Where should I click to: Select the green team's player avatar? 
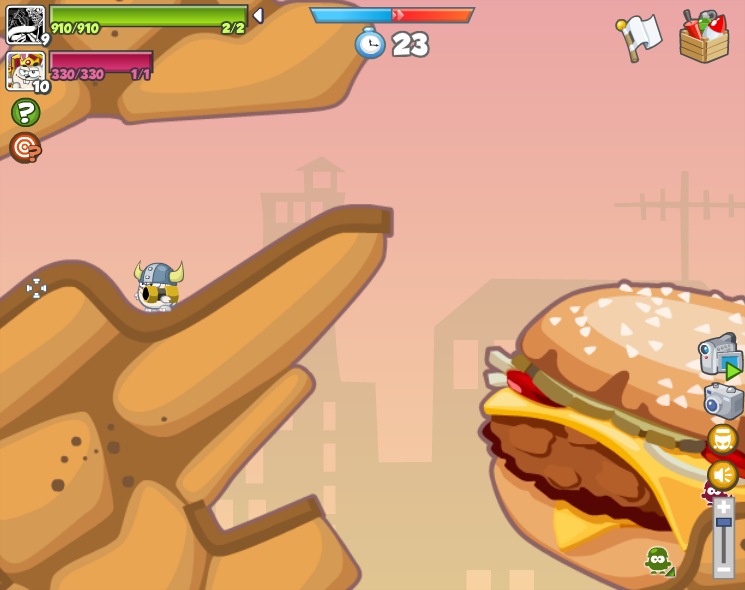[x=25, y=24]
